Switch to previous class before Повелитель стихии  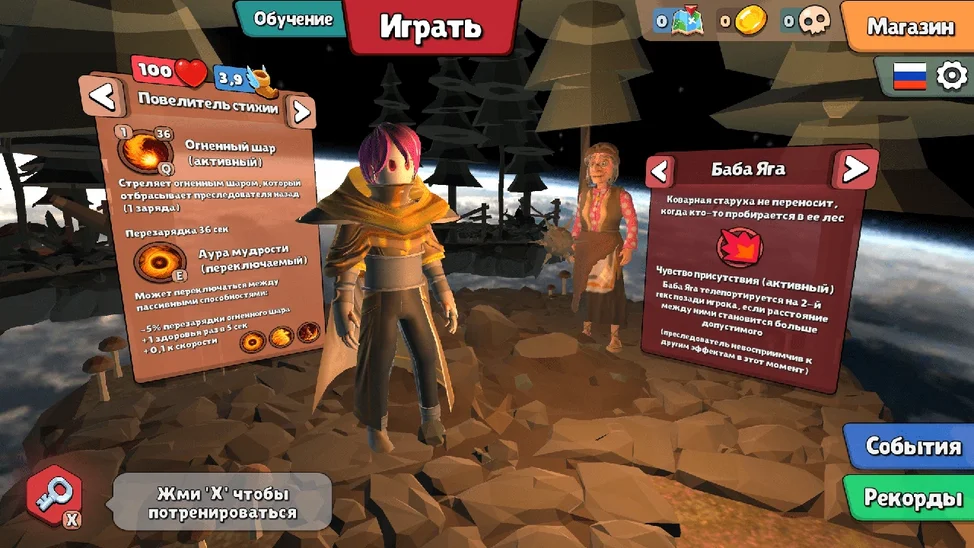coord(103,97)
